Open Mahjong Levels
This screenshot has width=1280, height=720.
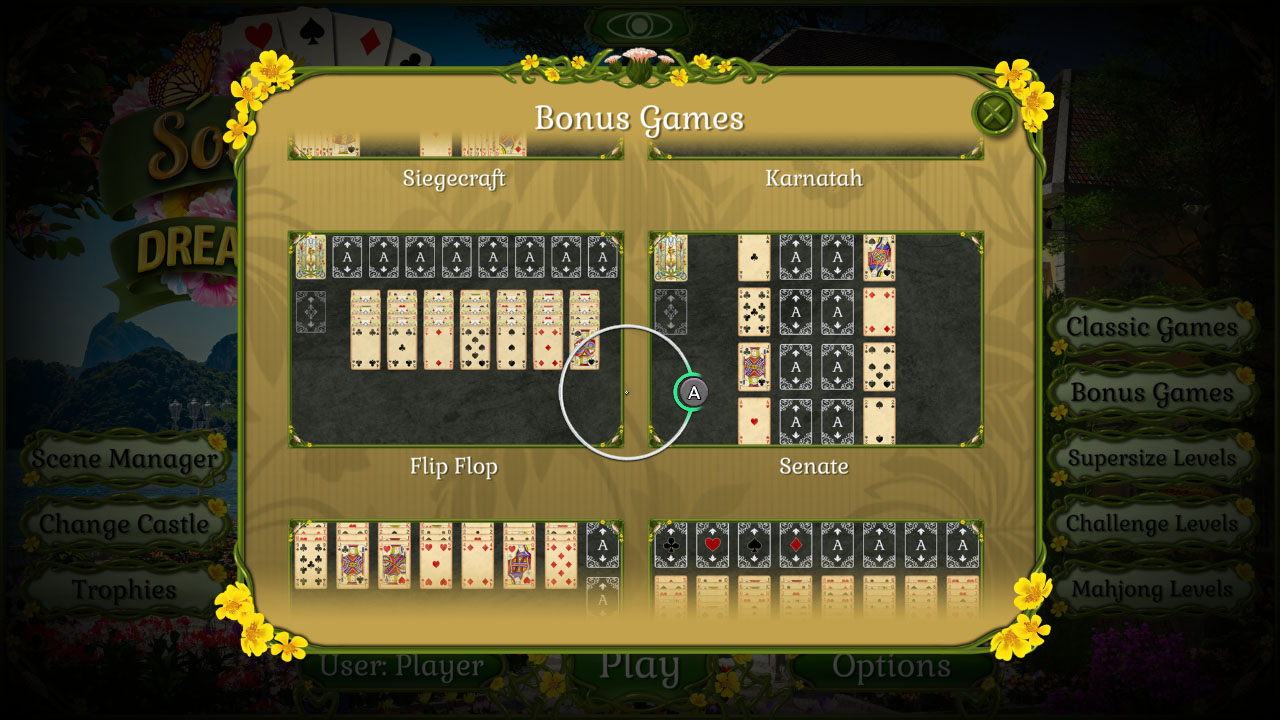1151,589
